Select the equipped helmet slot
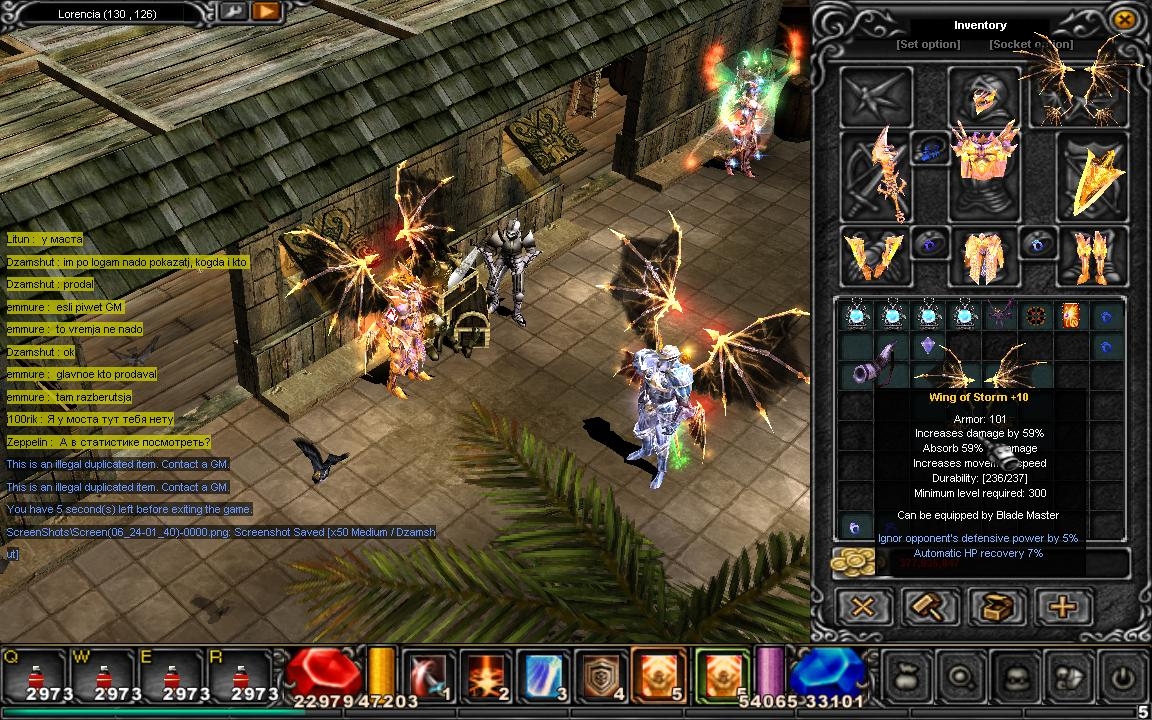 982,97
